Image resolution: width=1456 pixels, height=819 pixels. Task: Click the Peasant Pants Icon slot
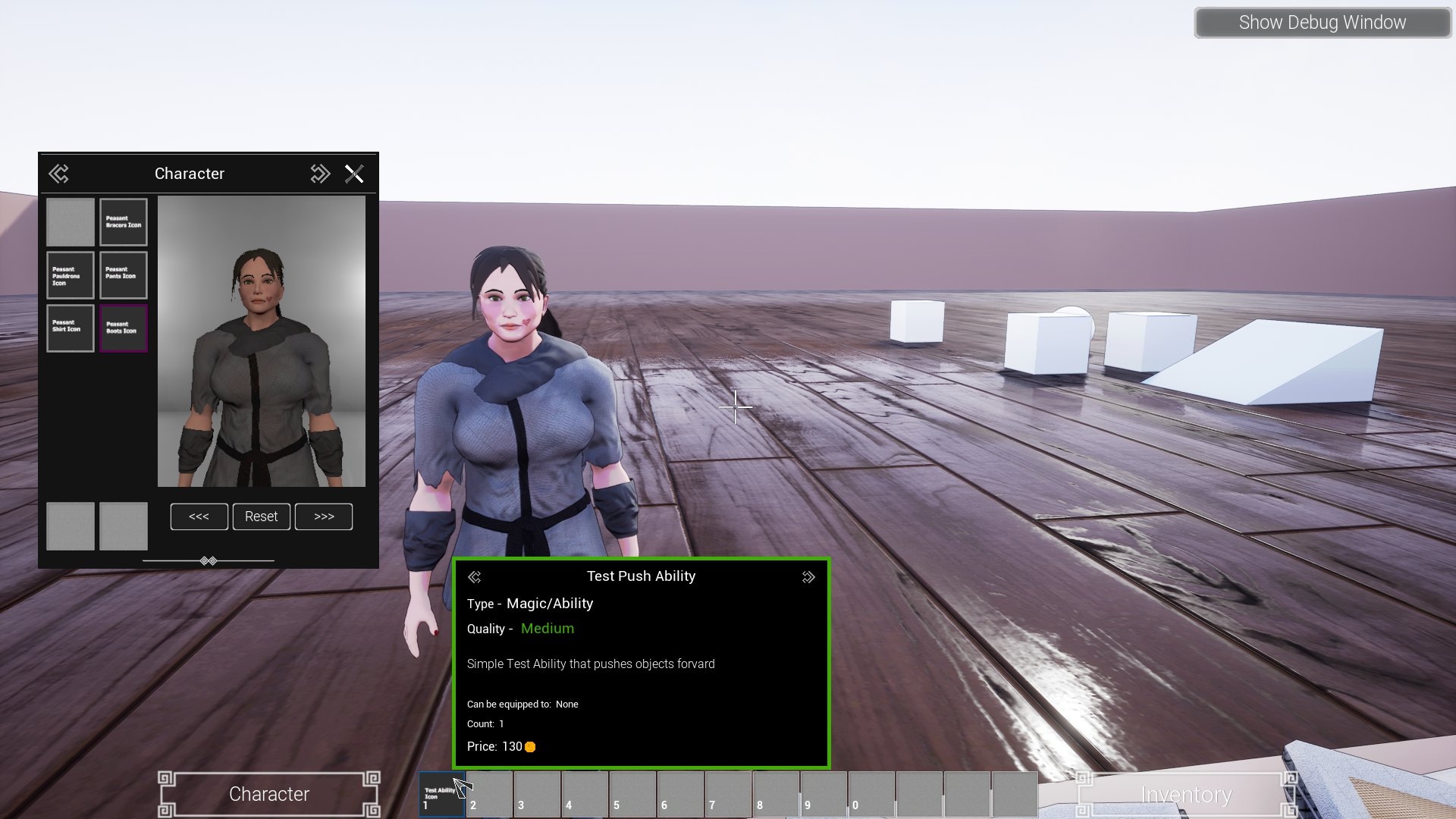[x=124, y=275]
